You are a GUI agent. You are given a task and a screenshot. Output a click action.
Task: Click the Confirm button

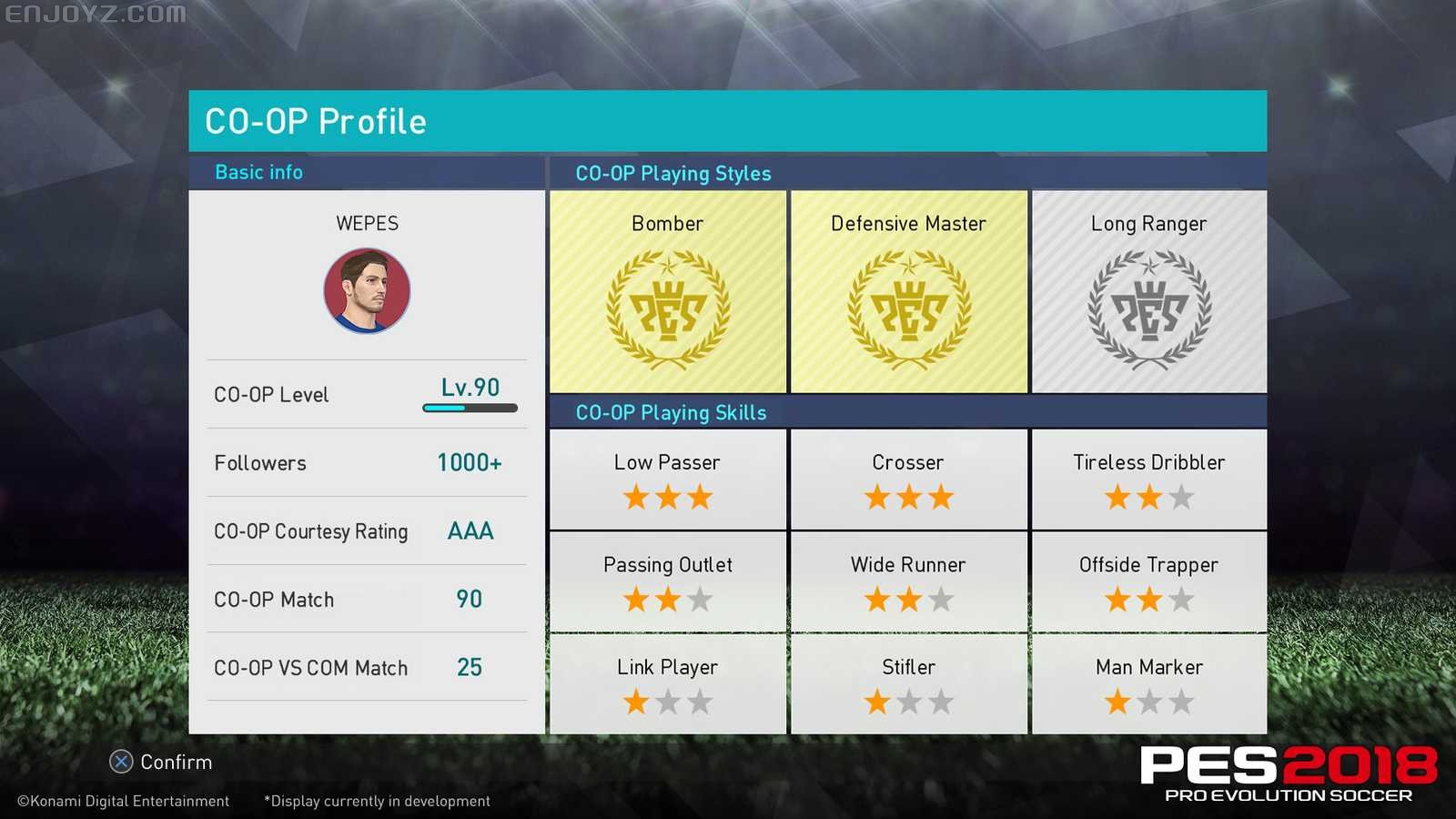162,762
